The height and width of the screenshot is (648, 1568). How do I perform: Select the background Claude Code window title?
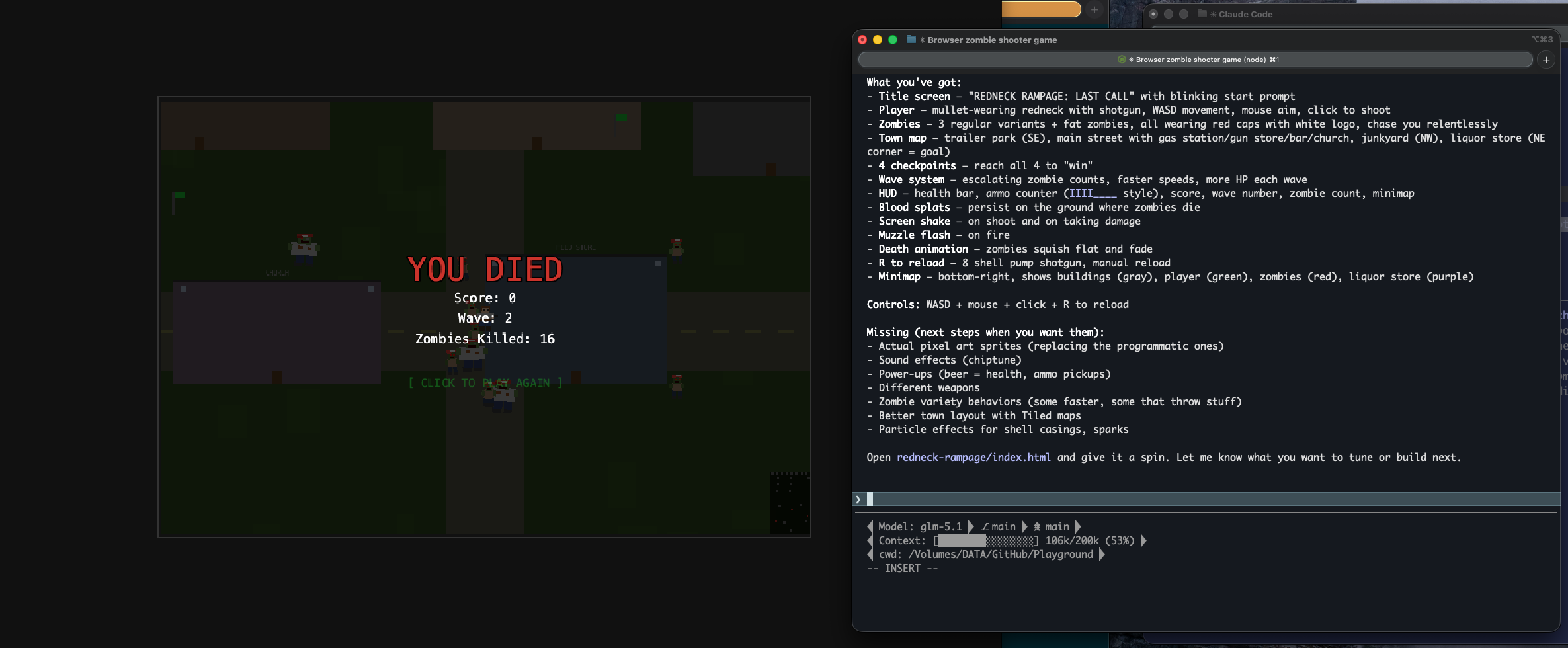point(1245,14)
